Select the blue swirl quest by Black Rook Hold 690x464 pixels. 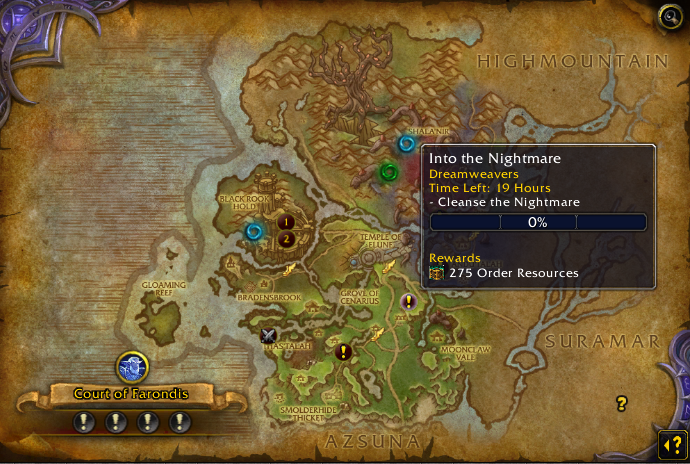(254, 232)
